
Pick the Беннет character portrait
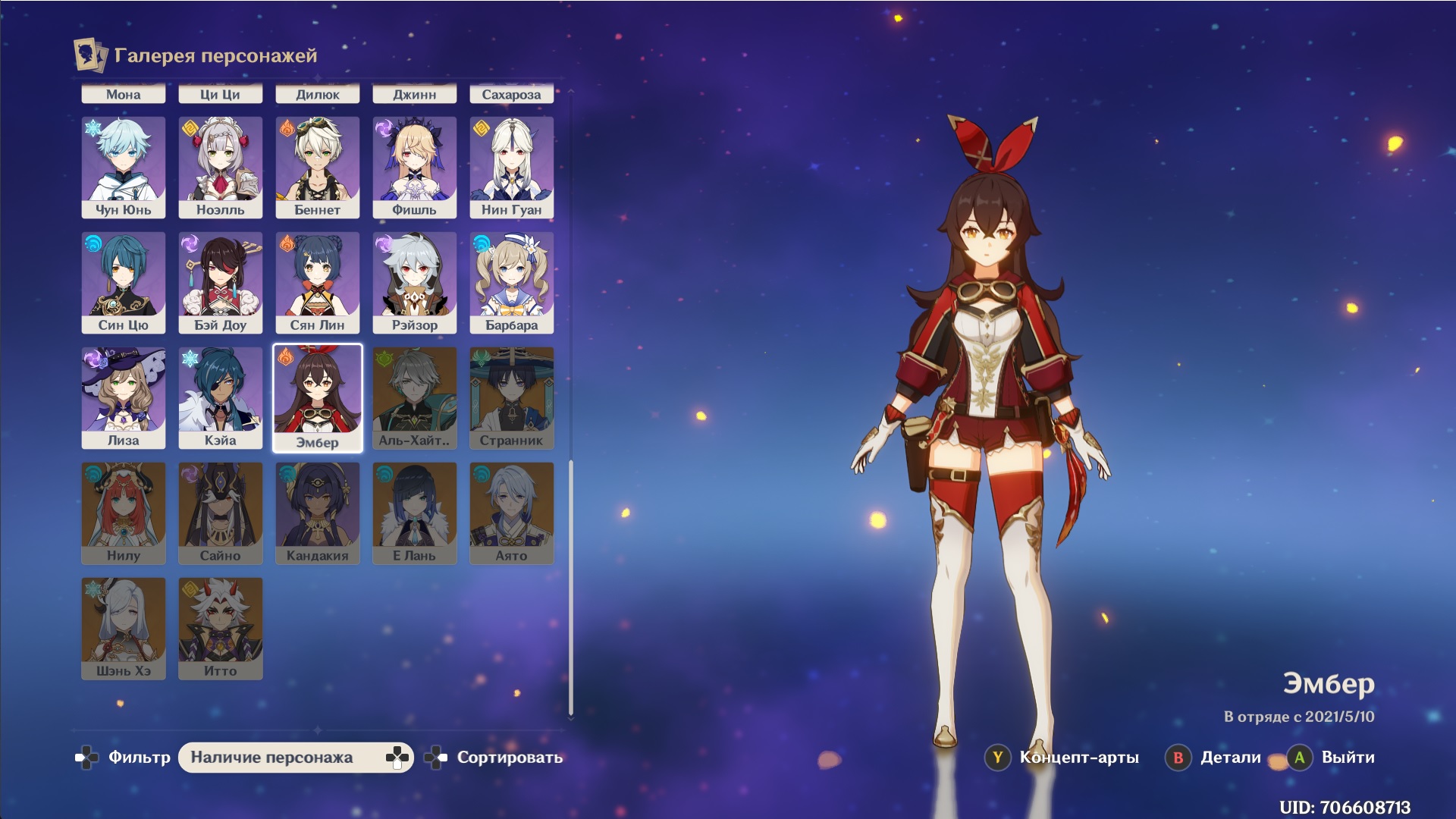318,168
